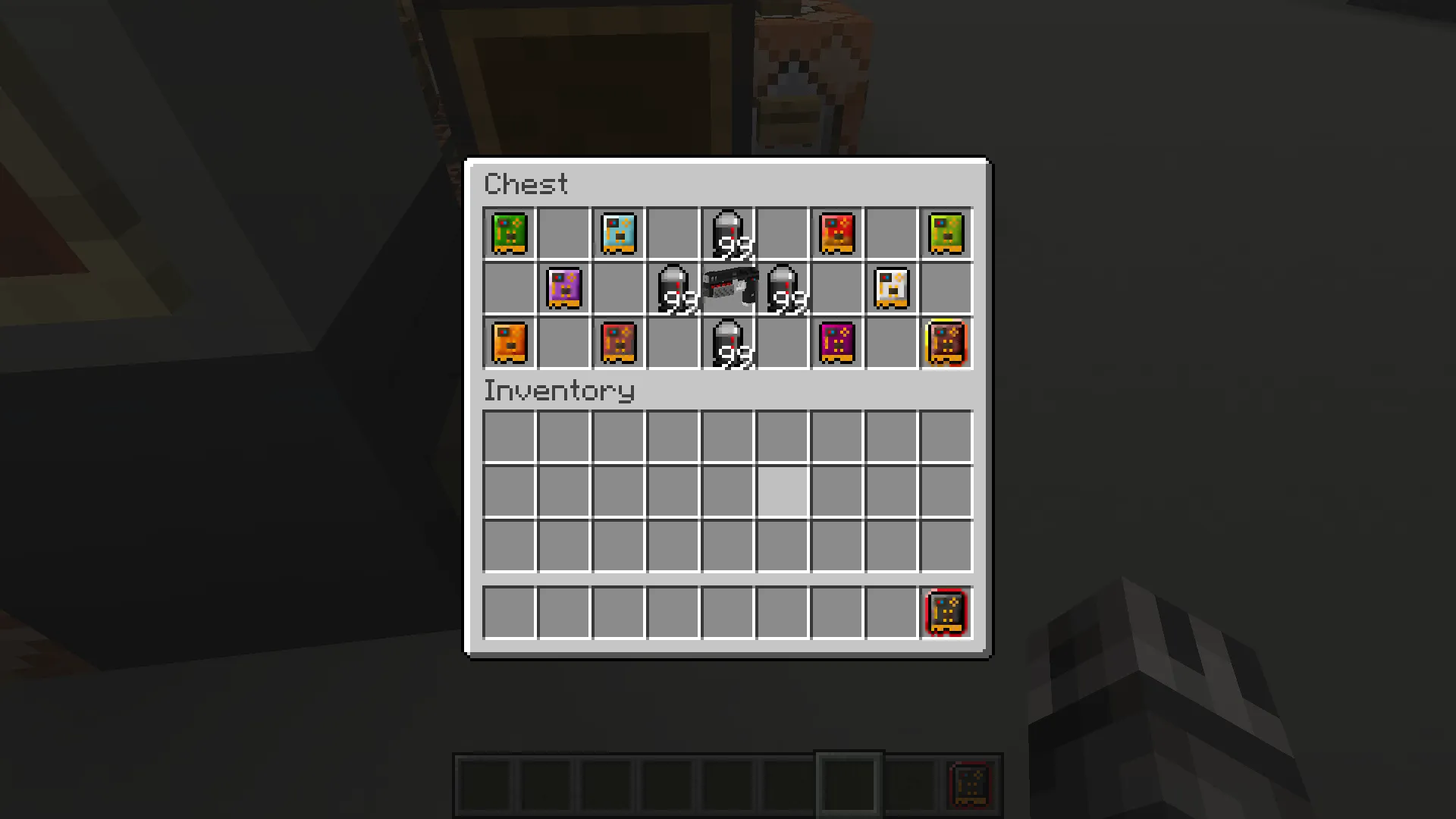This screenshot has height=819, width=1456.
Task: Grab the orange circuit card in the bottom chest row
Action: [508, 343]
